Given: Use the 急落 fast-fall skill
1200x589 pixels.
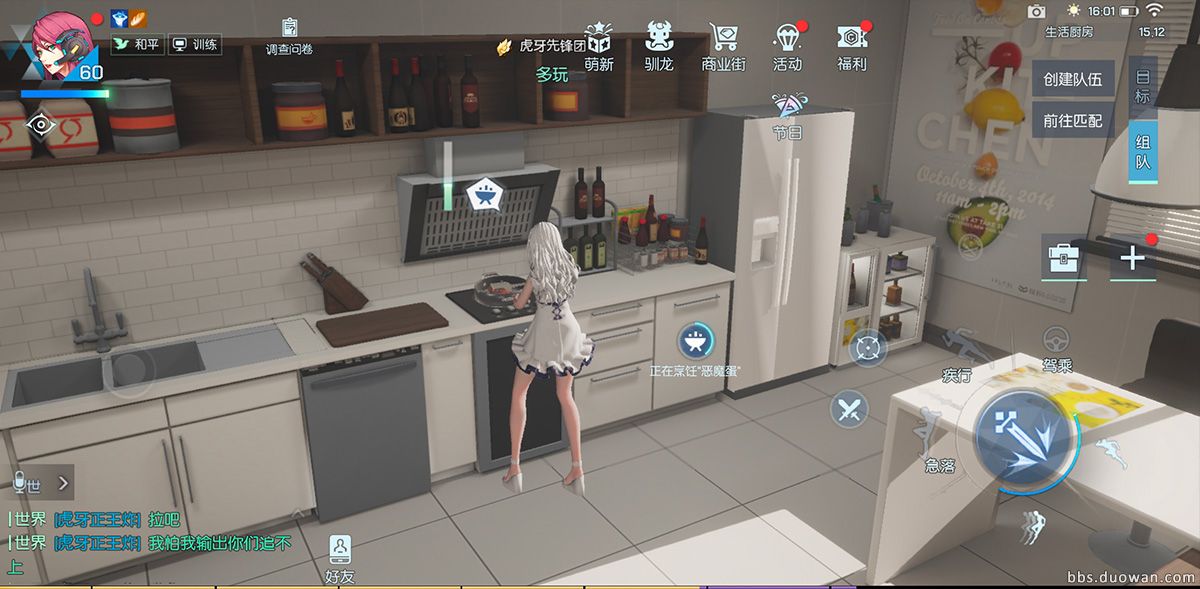Looking at the screenshot, I should 937,440.
